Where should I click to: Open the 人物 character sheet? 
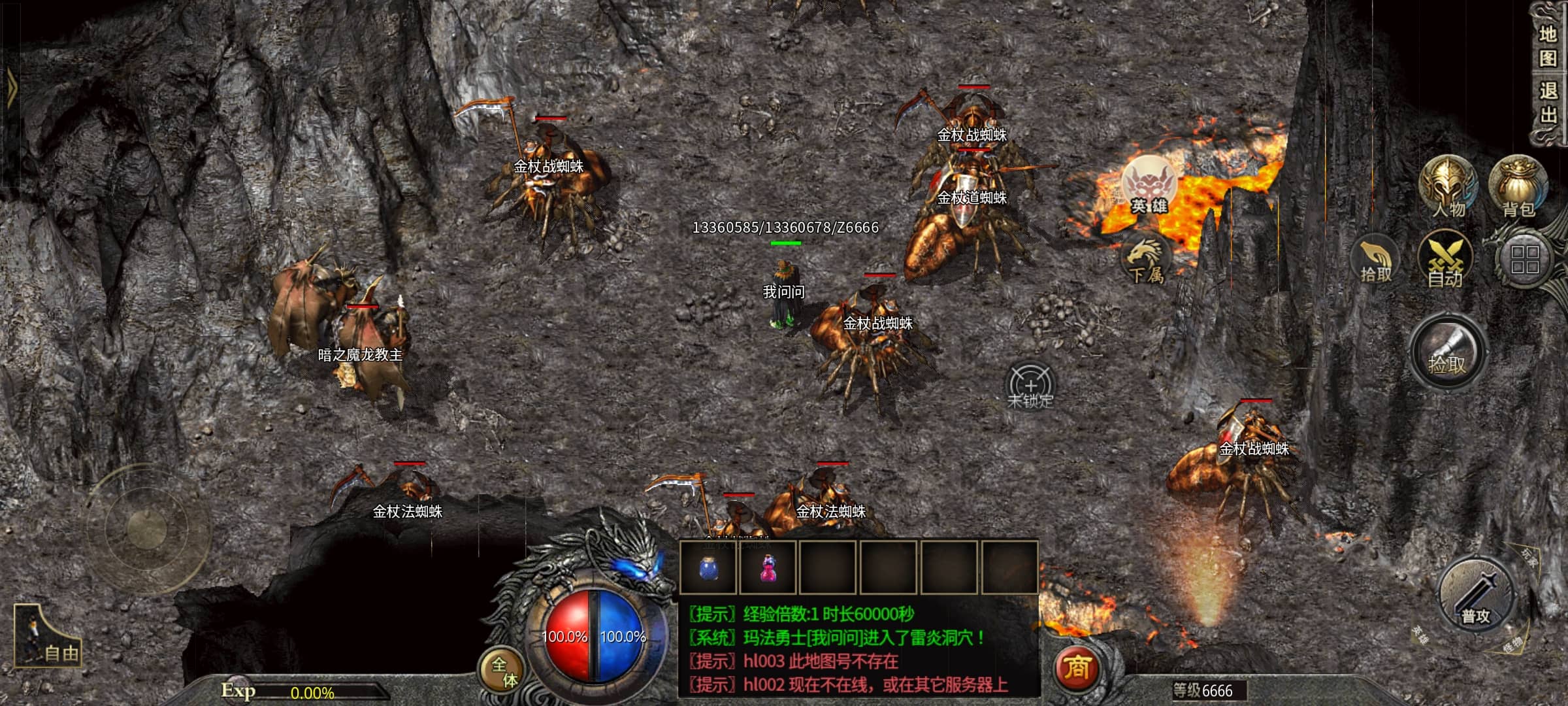click(x=1448, y=187)
